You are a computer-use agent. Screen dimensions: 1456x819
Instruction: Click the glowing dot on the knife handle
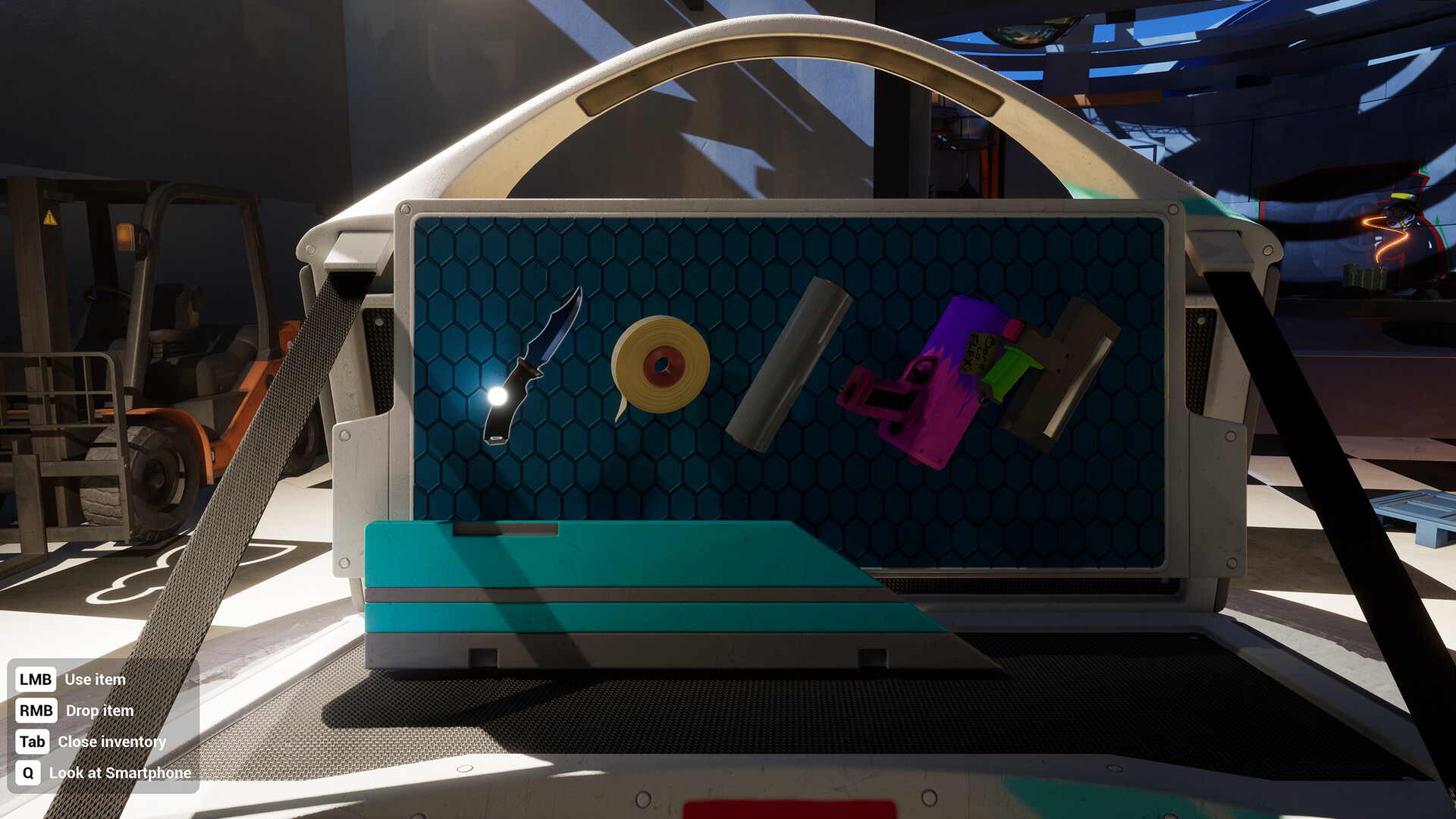(x=498, y=394)
